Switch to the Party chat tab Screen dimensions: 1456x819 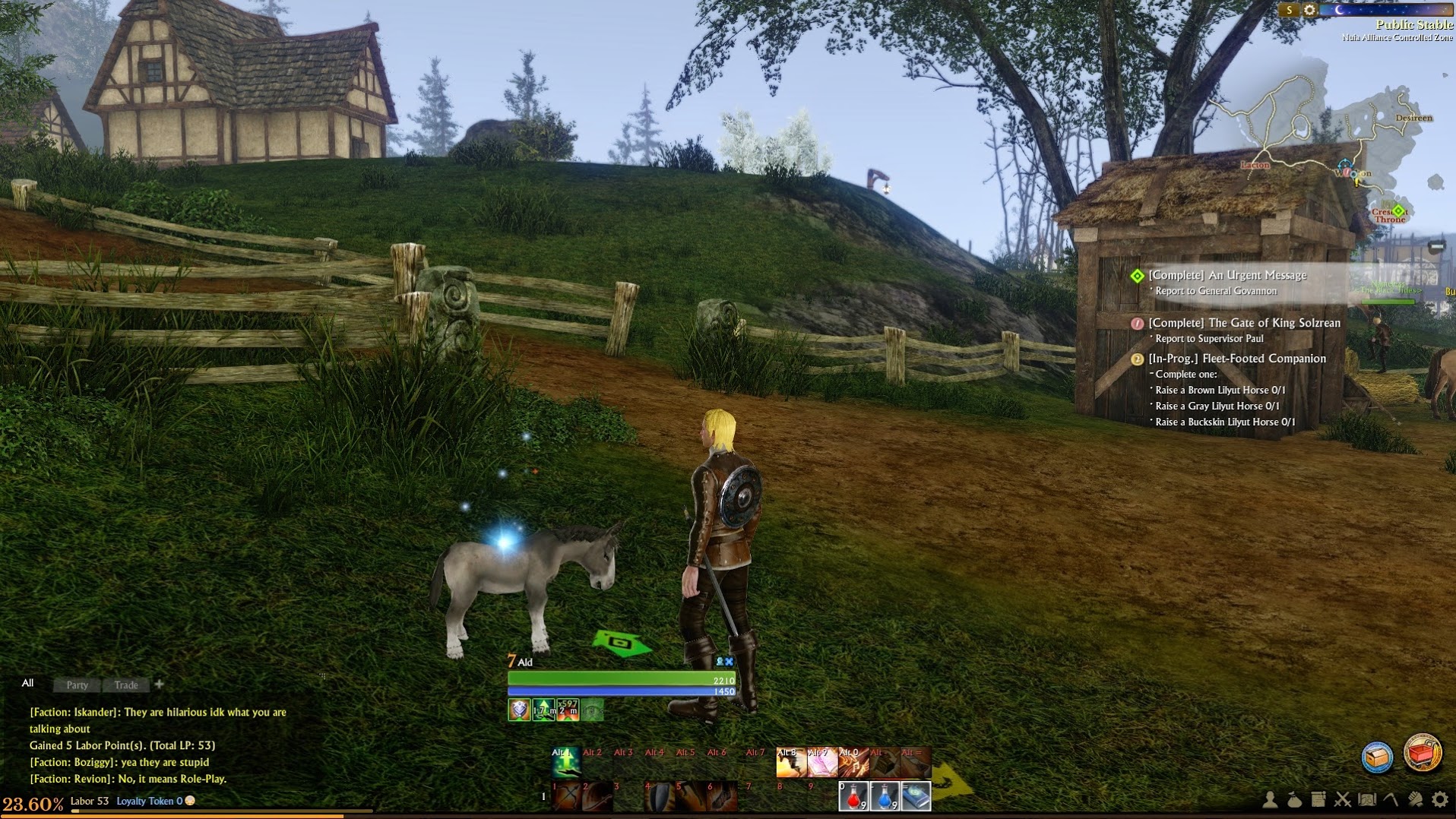(77, 685)
